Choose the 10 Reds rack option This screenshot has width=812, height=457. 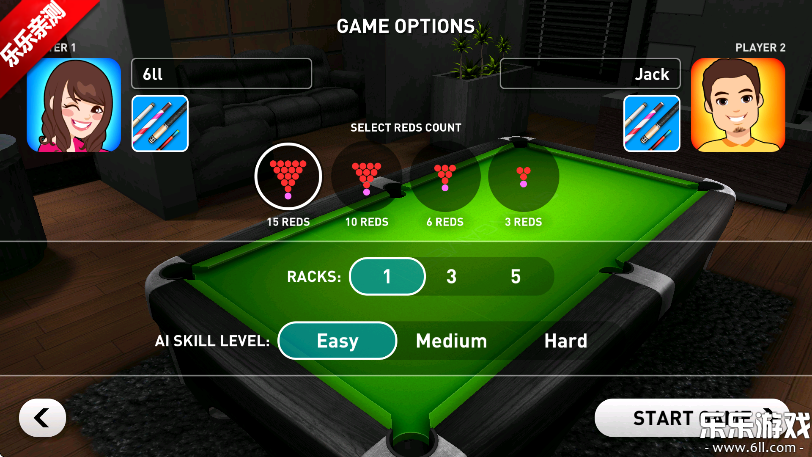coord(366,176)
